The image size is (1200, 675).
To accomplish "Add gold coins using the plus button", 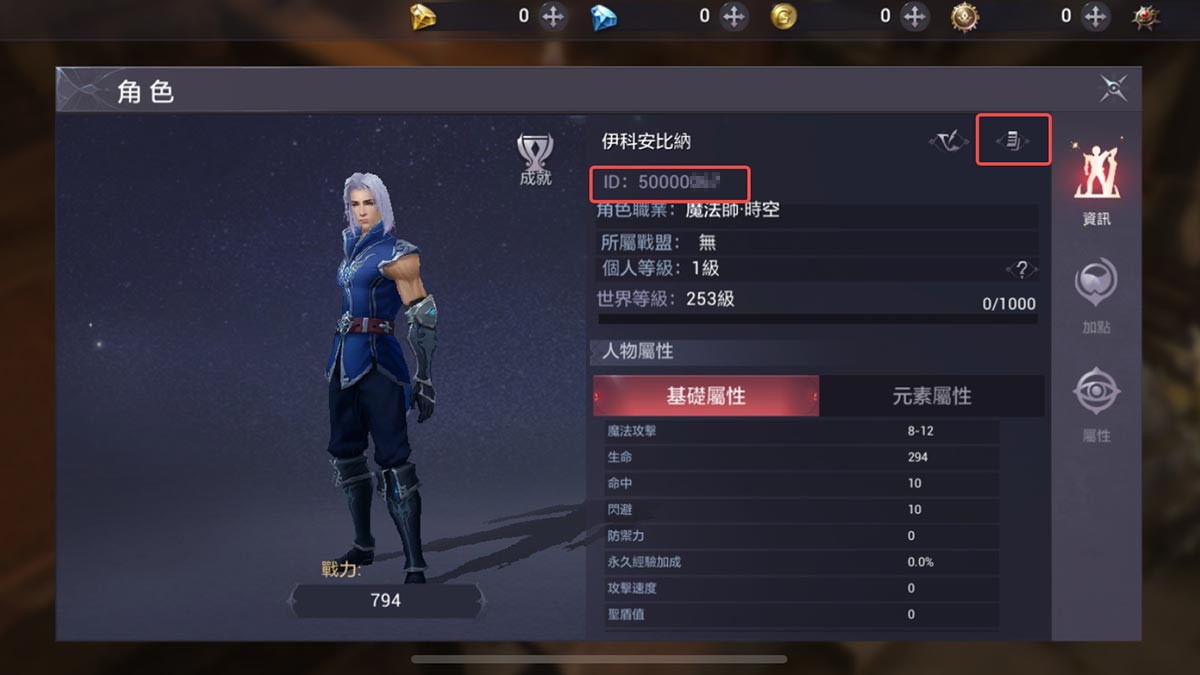I will click(x=914, y=16).
